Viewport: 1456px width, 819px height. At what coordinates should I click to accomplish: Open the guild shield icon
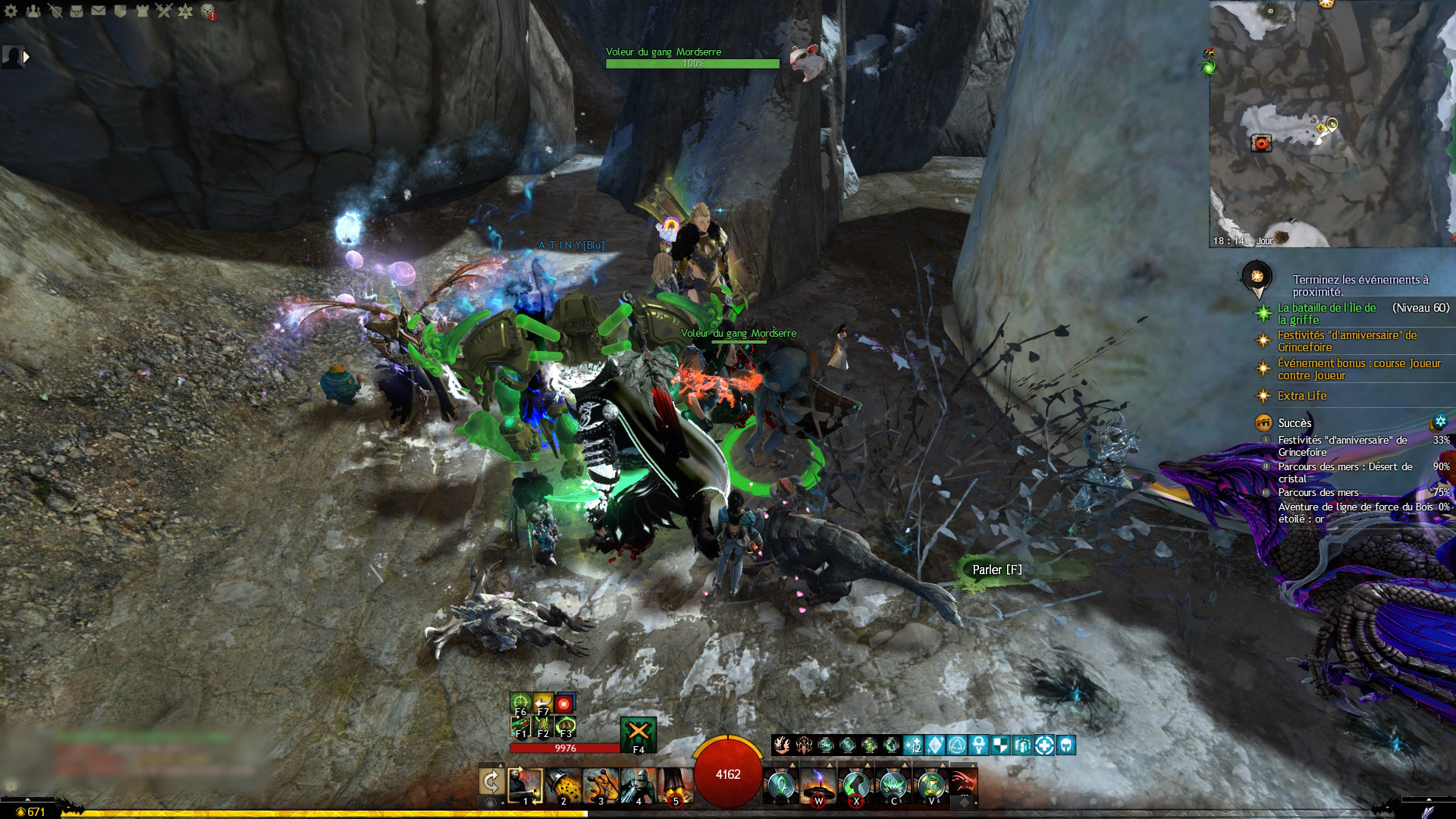[120, 11]
